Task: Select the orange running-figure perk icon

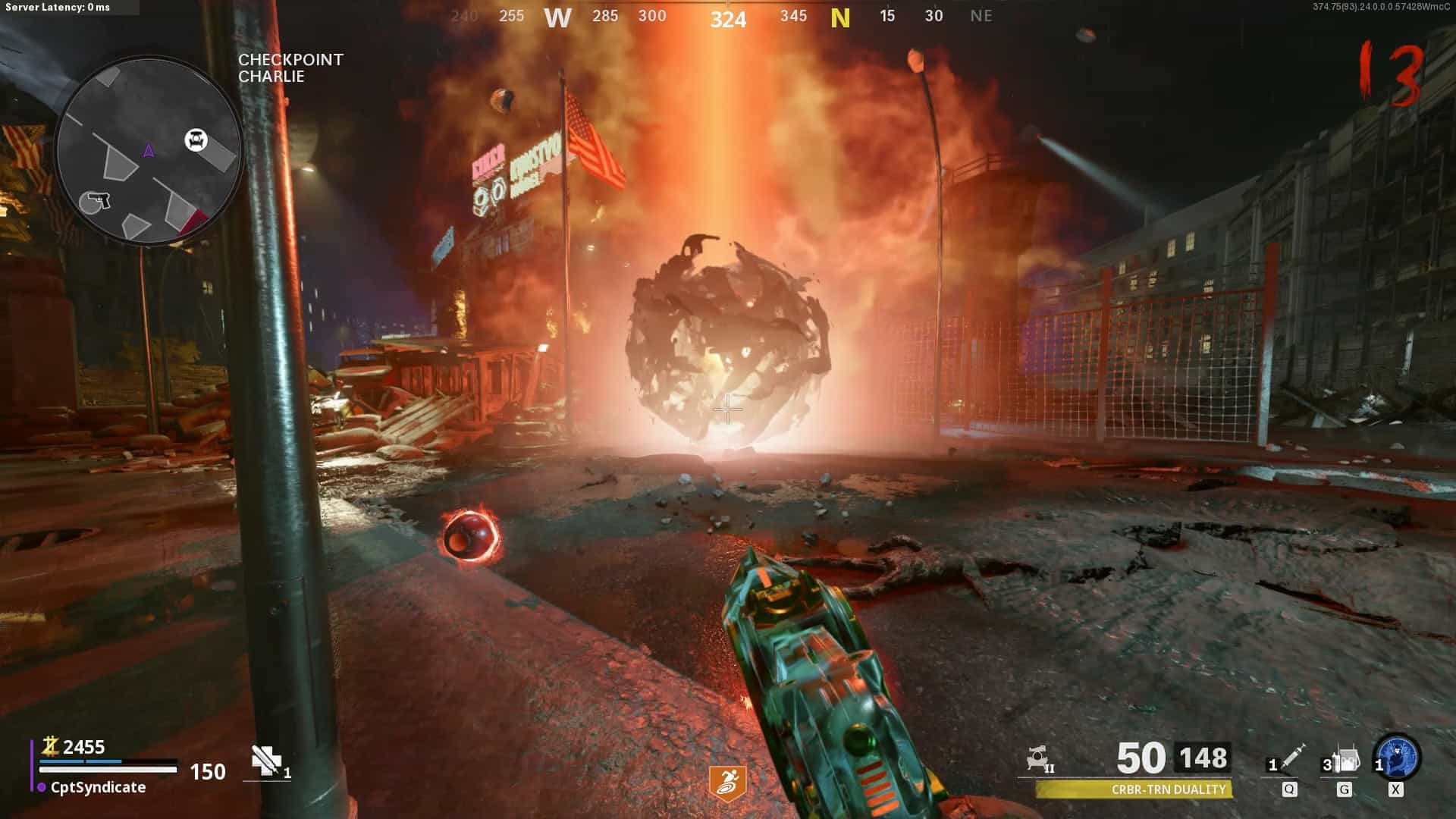Action: tap(727, 782)
